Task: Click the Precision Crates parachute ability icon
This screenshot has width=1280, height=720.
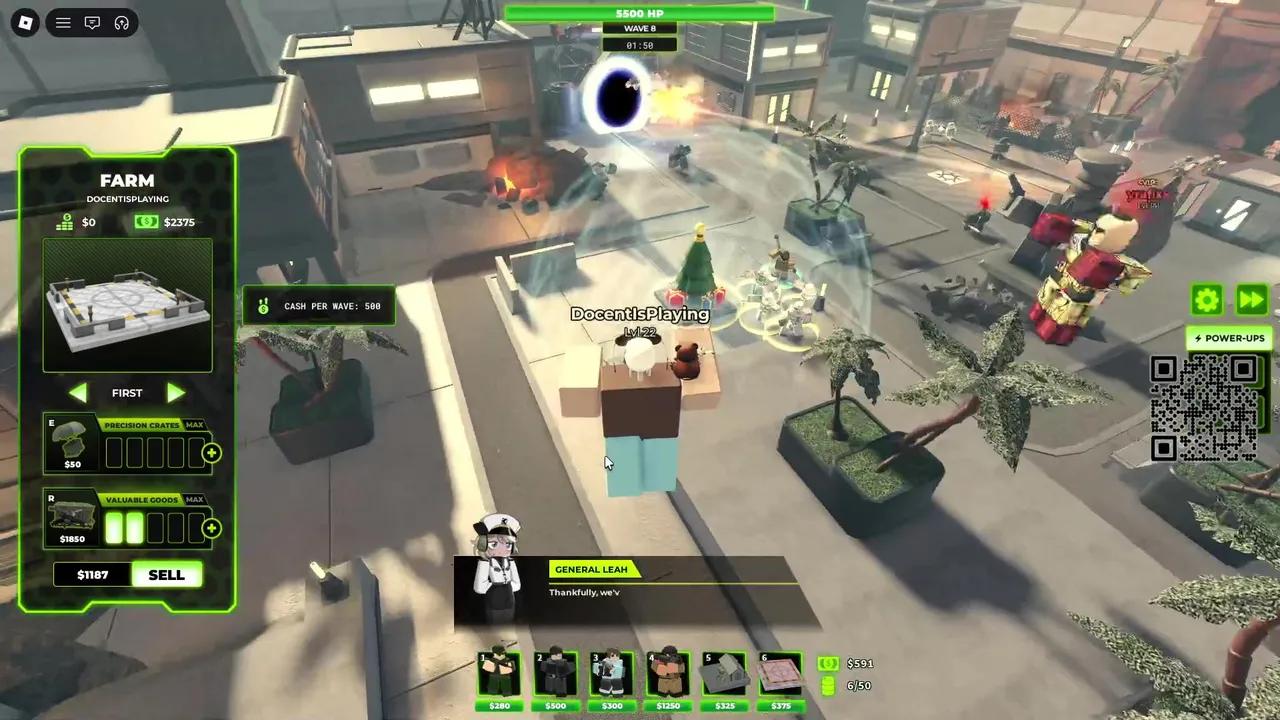Action: point(72,446)
